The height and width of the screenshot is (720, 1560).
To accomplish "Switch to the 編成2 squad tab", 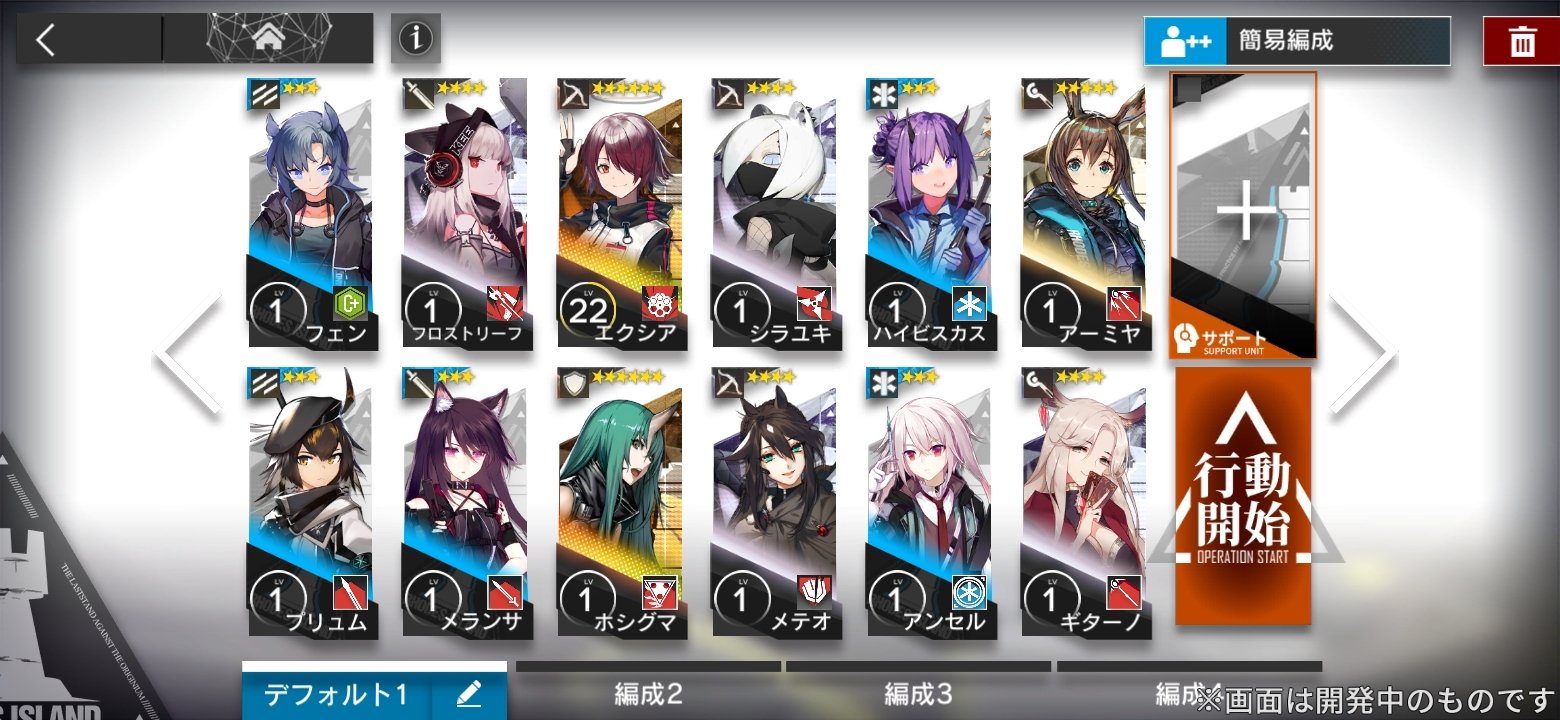I will (x=648, y=694).
